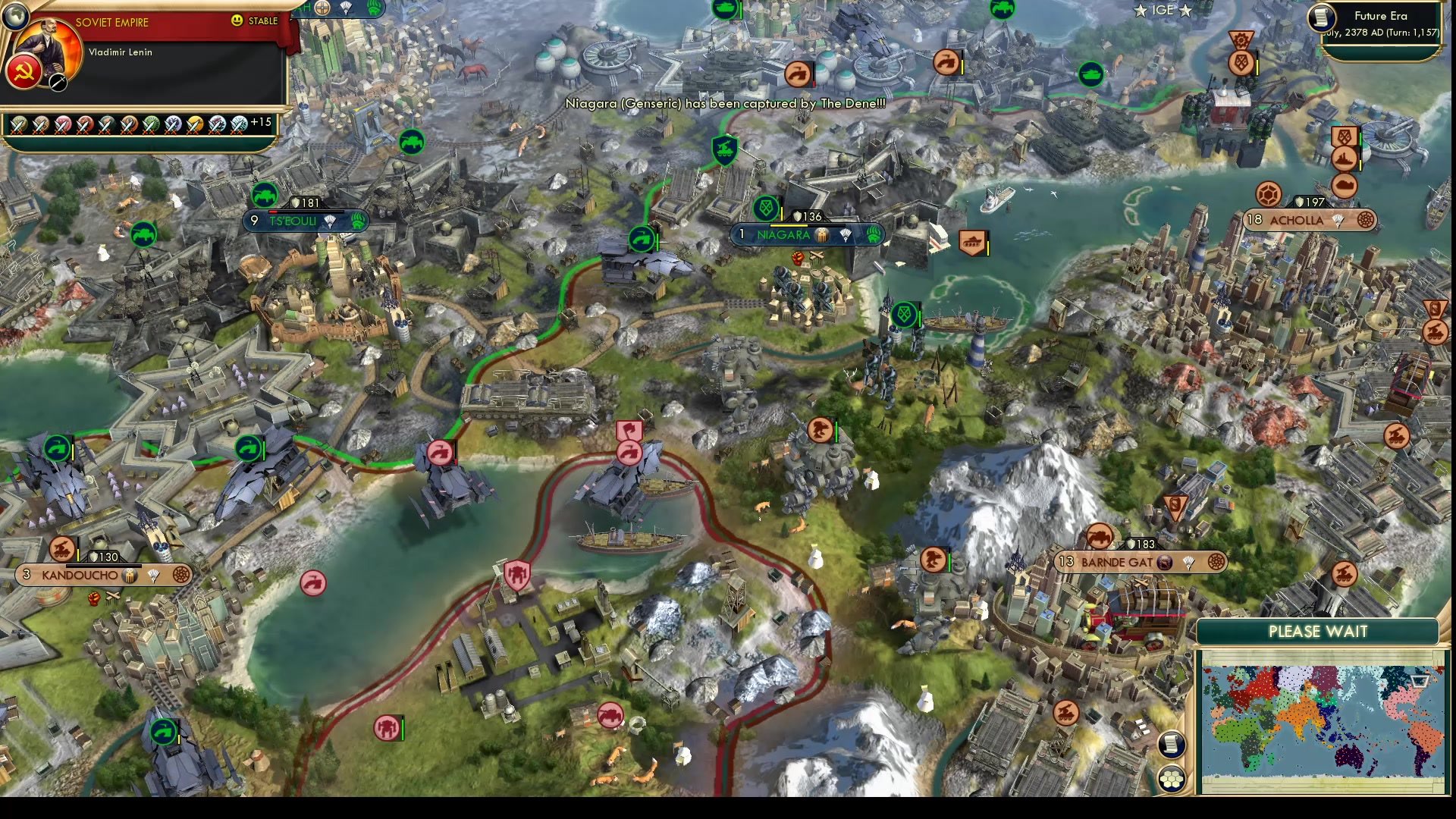Screen dimensions: 1456x819
Task: Click the notification log scroll icon near minimap
Action: tap(1172, 745)
